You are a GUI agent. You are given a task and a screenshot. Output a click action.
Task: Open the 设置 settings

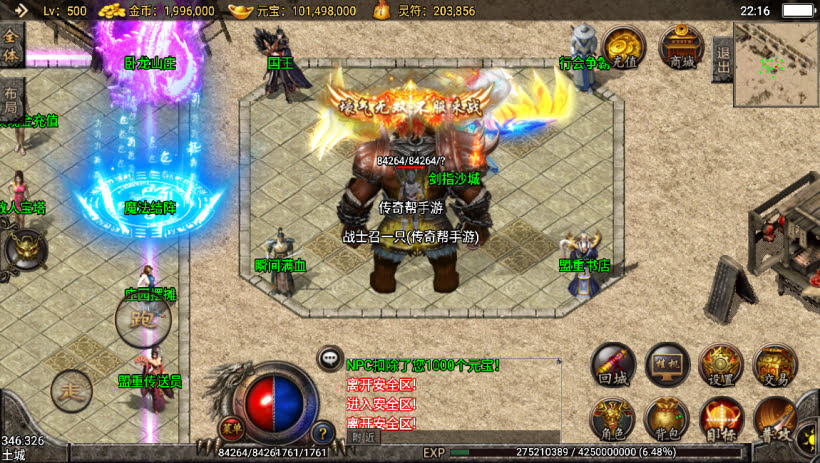[x=720, y=366]
